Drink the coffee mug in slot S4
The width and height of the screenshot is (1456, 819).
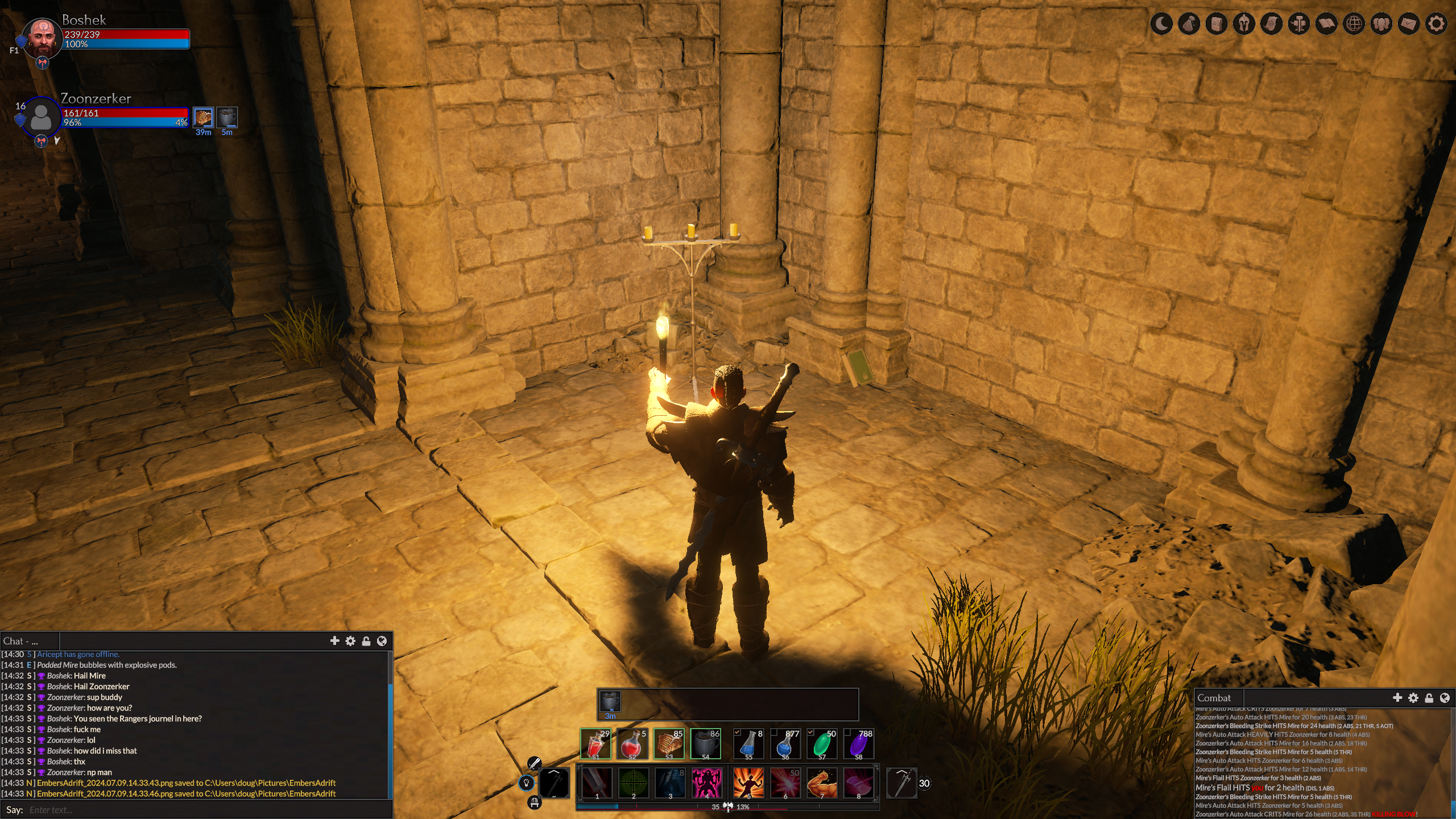706,744
